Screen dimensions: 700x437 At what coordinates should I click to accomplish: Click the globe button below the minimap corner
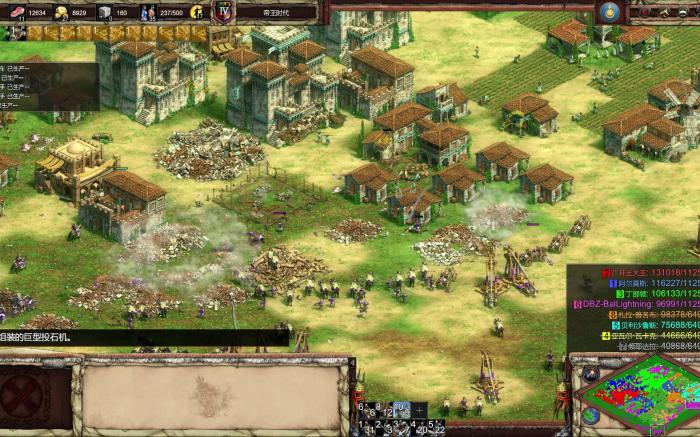coord(591,414)
